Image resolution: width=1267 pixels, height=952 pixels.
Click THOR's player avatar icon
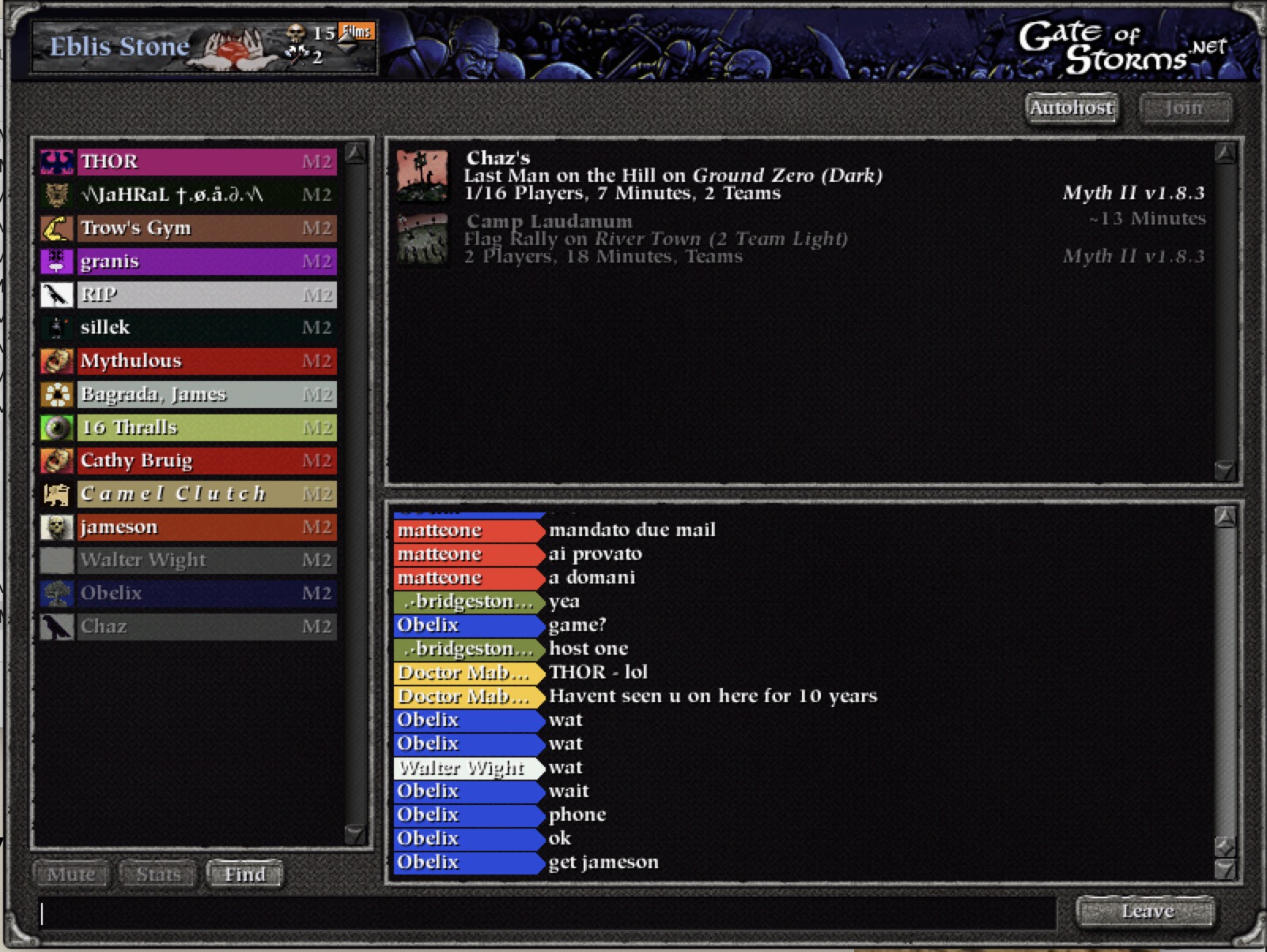point(55,161)
